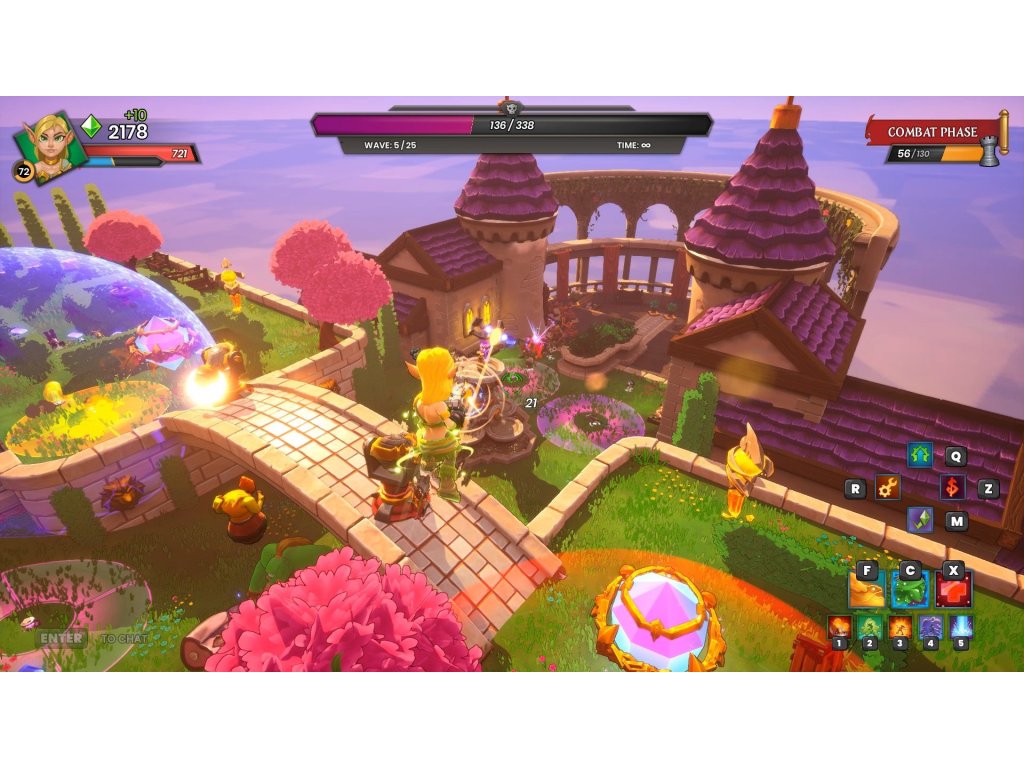Trigger the red cross heal ability
Screen dimensions: 1024x768
(953, 590)
